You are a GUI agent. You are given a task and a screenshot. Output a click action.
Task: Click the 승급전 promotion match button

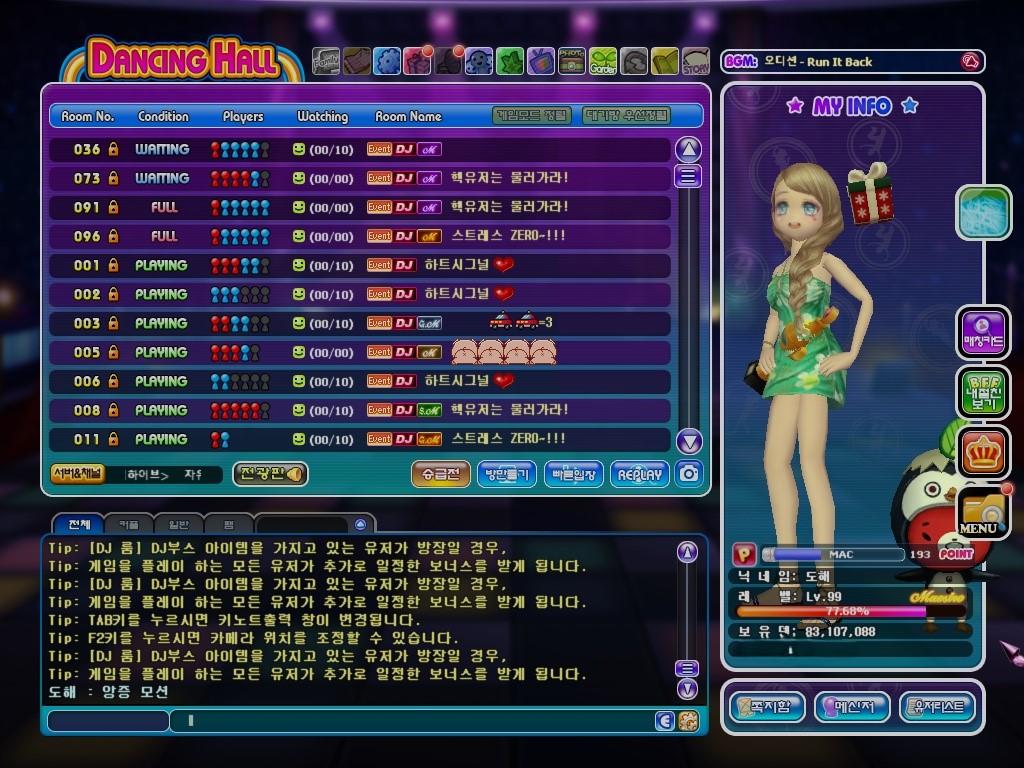[x=440, y=474]
